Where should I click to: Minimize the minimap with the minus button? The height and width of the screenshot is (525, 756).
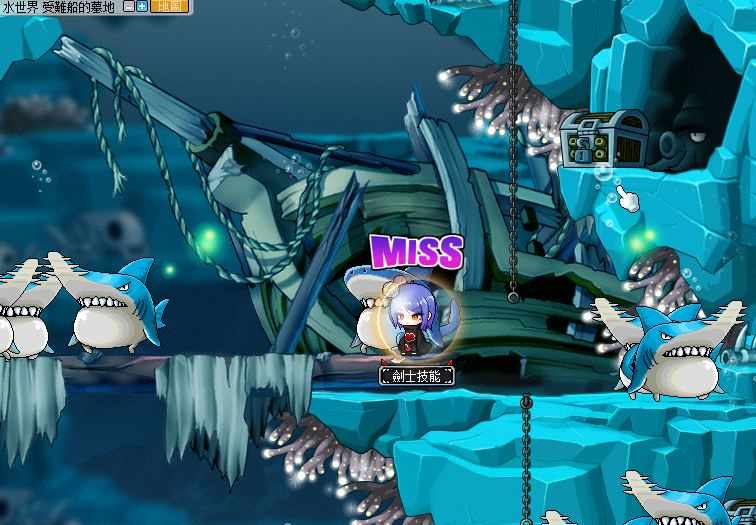click(x=129, y=6)
